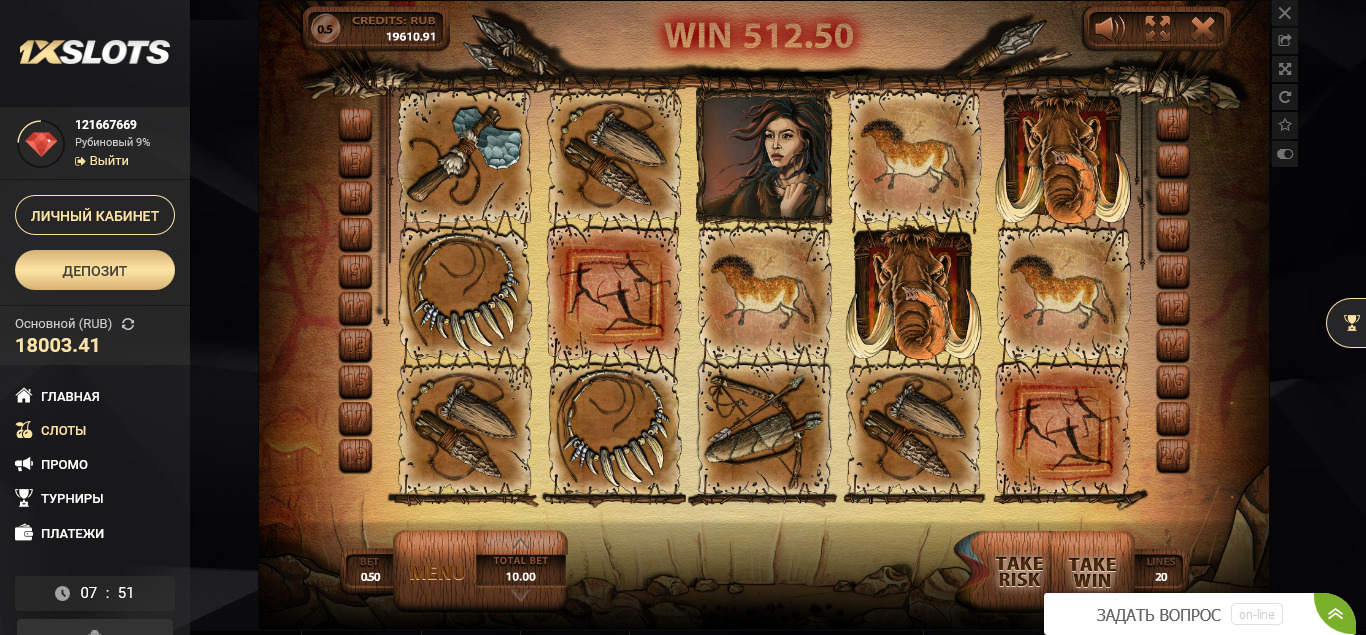This screenshot has width=1366, height=635.
Task: Toggle the game sound speaker icon
Action: [1109, 28]
